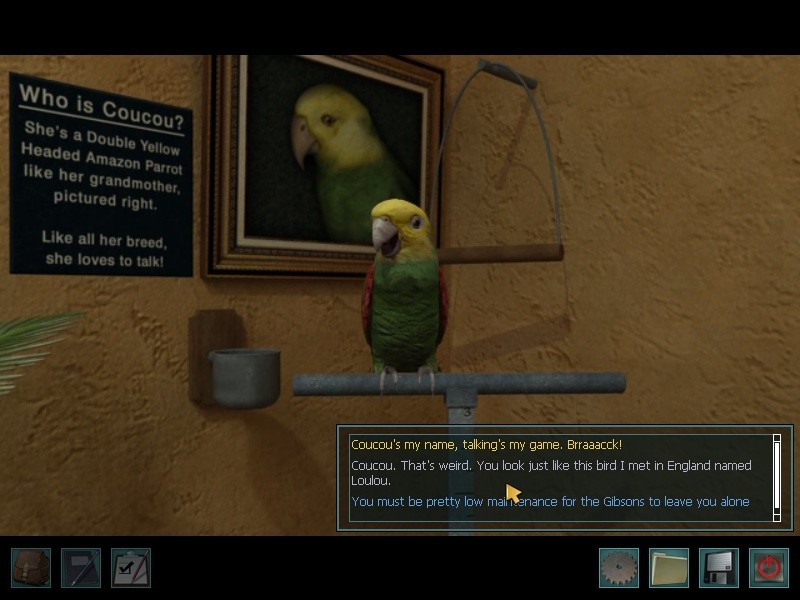The height and width of the screenshot is (600, 800).
Task: Open the gear settings menu
Action: pyautogui.click(x=618, y=567)
